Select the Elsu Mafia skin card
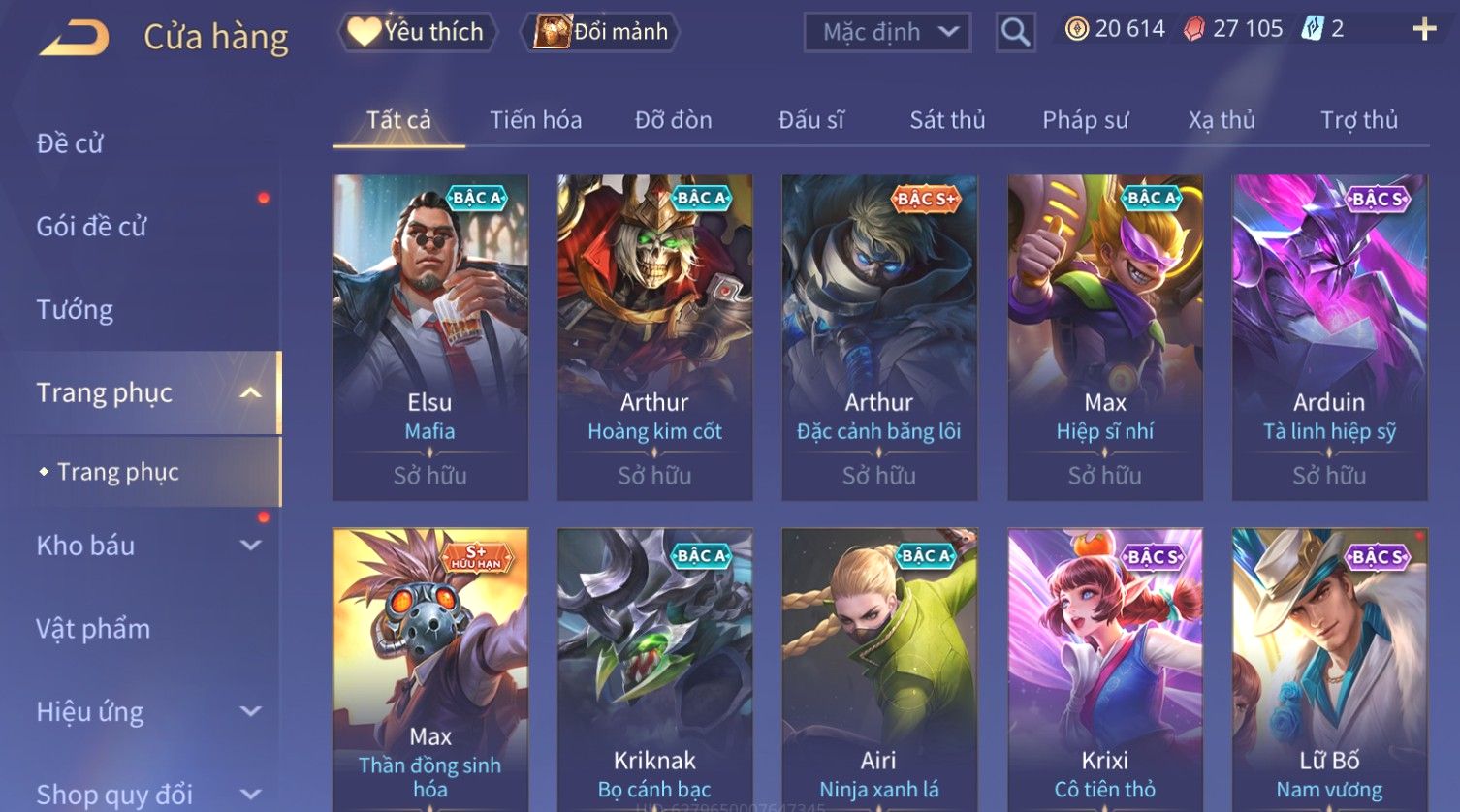The image size is (1460, 812). point(429,336)
